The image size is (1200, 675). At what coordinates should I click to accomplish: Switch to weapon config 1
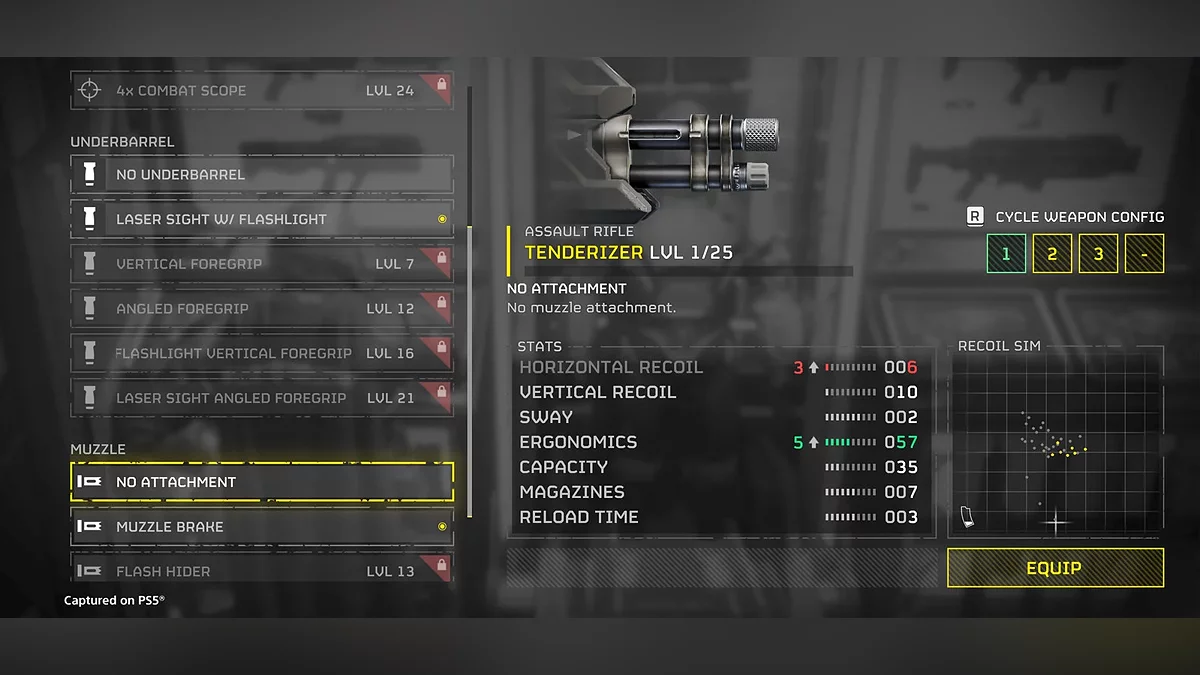pyautogui.click(x=1006, y=254)
